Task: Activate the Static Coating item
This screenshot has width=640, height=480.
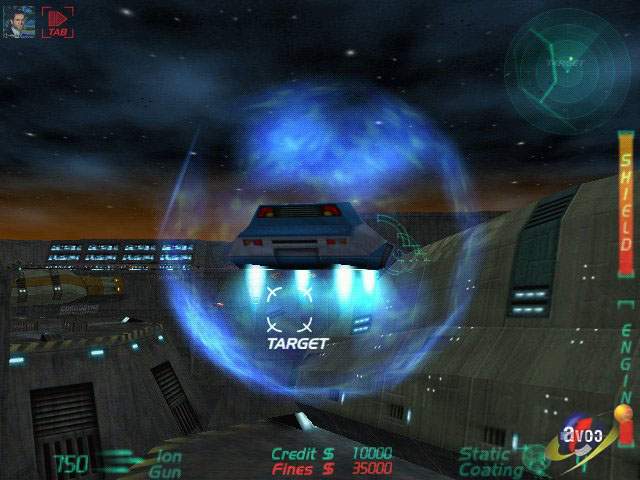Action: 490,462
